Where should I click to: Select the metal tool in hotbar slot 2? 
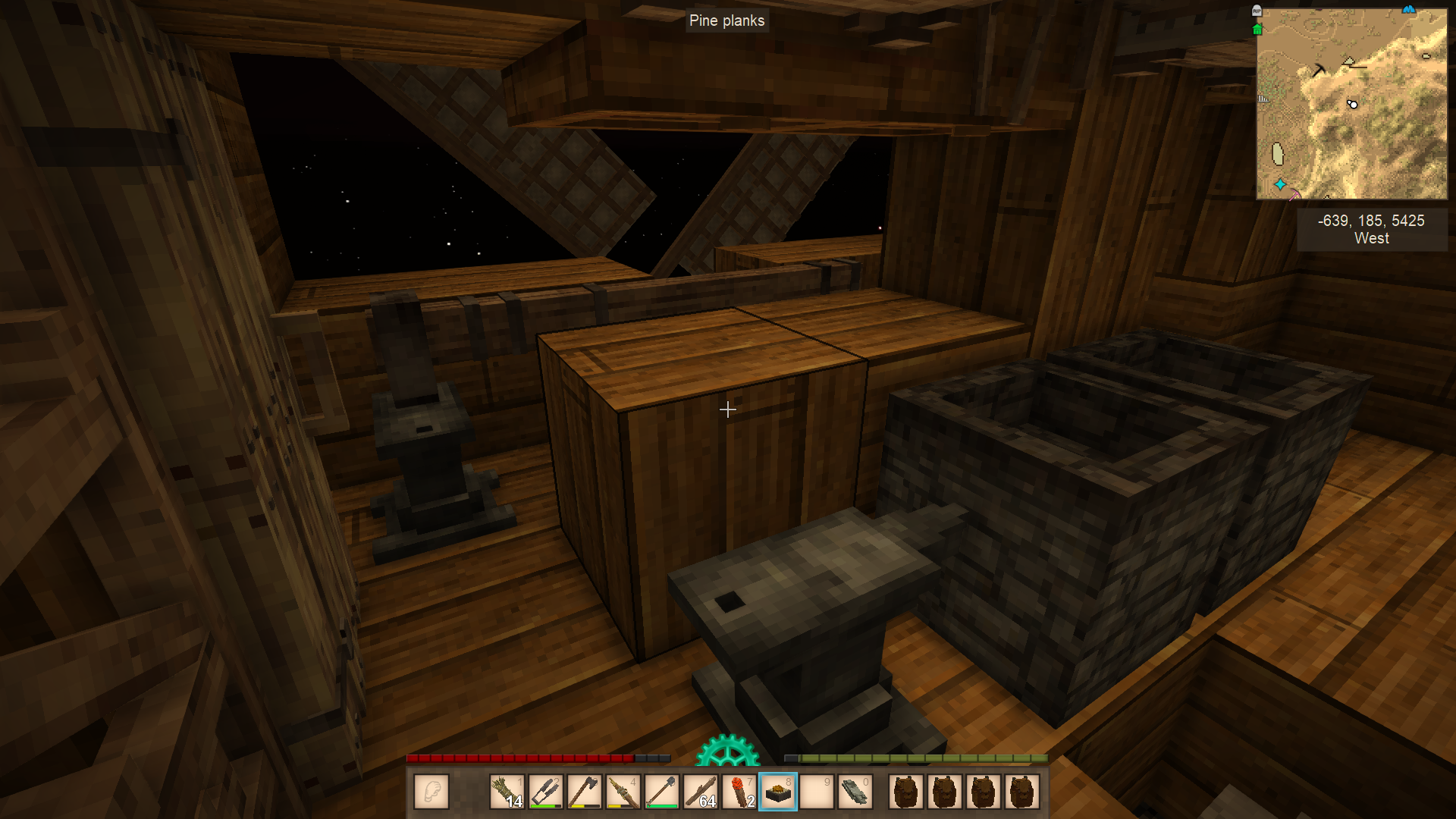coord(545,792)
